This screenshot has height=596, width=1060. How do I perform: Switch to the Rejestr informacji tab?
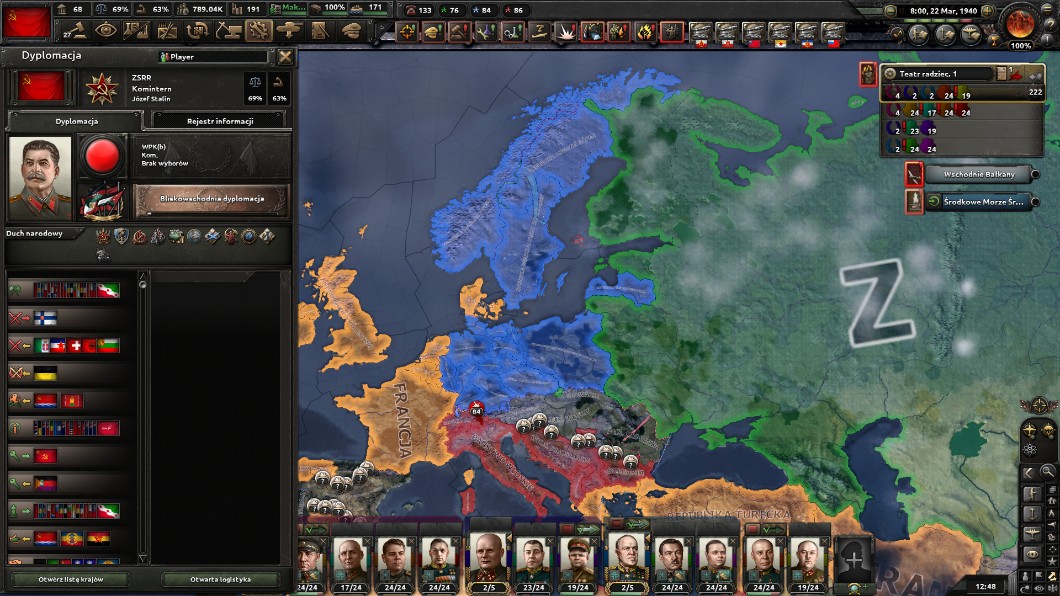220,121
